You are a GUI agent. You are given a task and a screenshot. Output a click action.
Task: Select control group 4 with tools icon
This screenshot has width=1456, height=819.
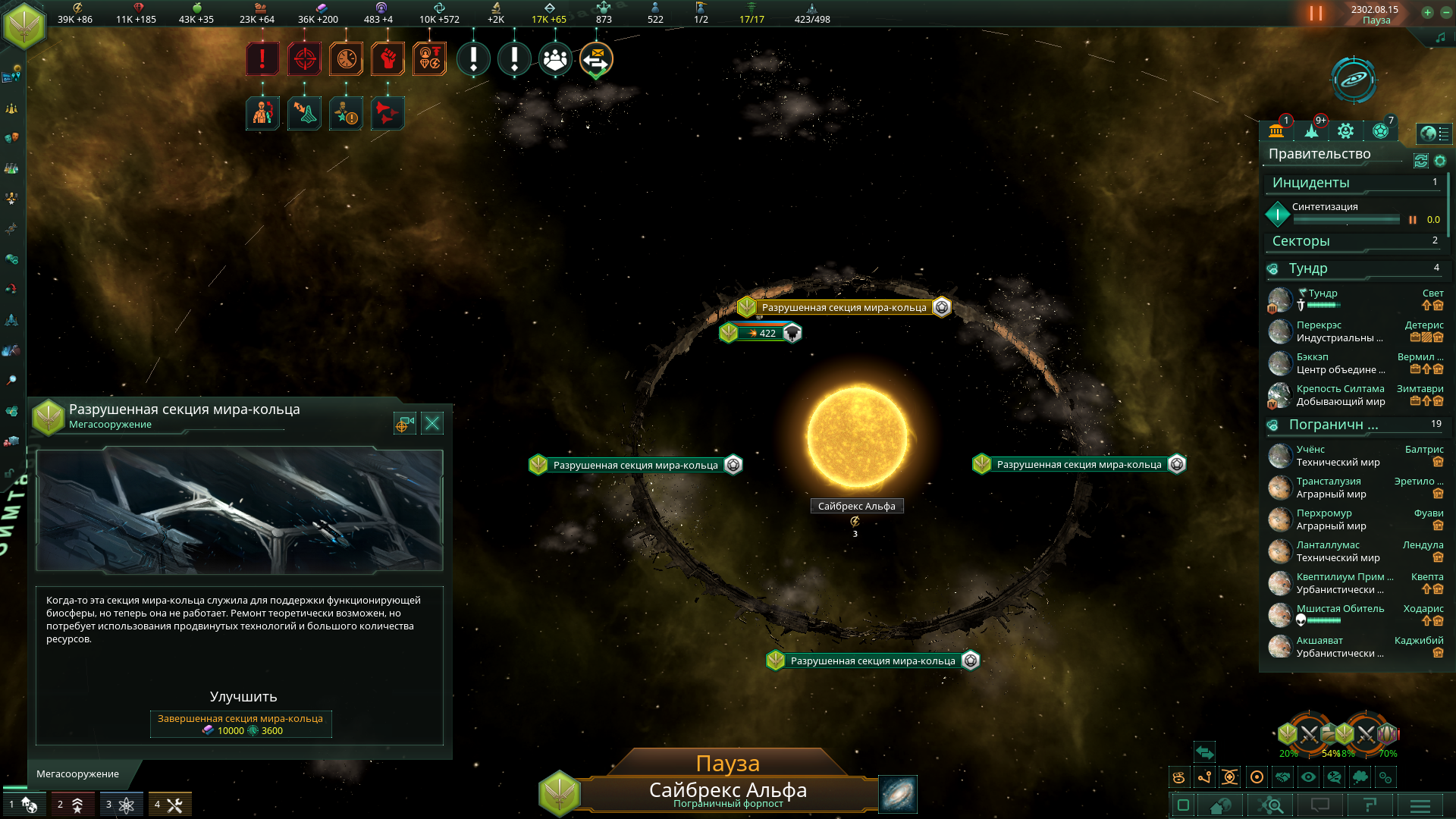(169, 805)
